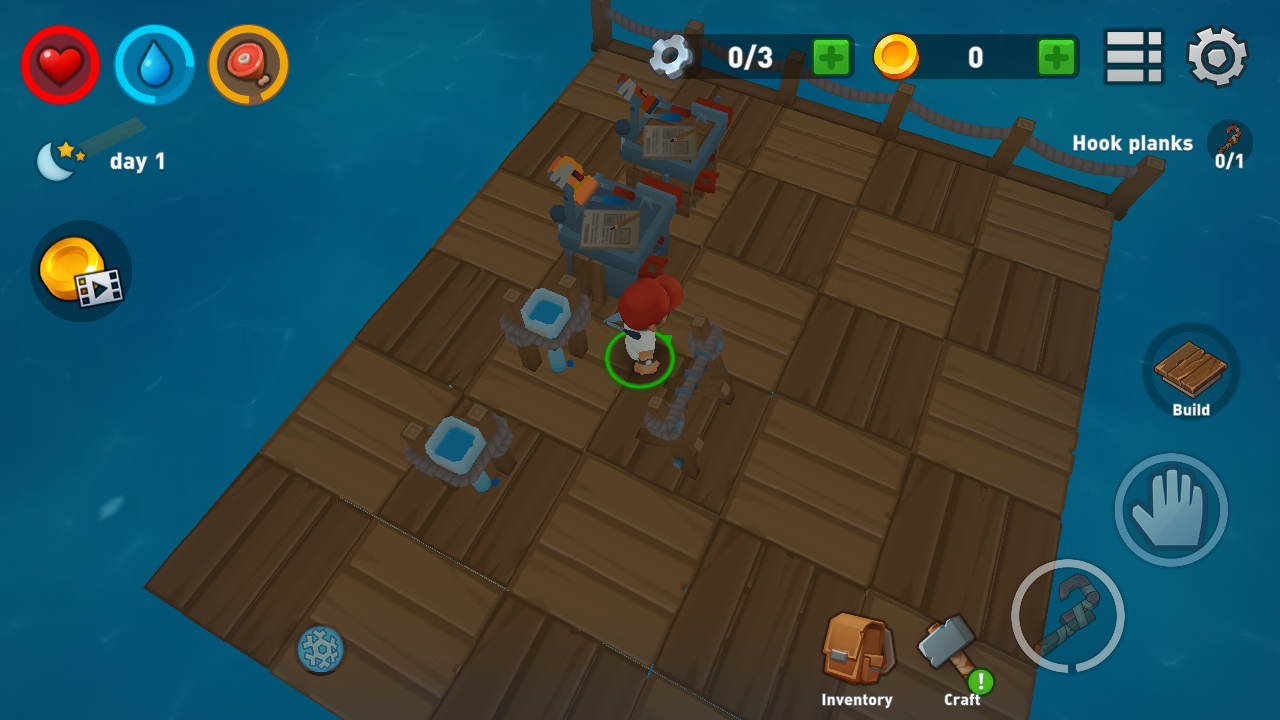Use the hook tool button
Viewport: 1280px width, 720px height.
point(1067,615)
